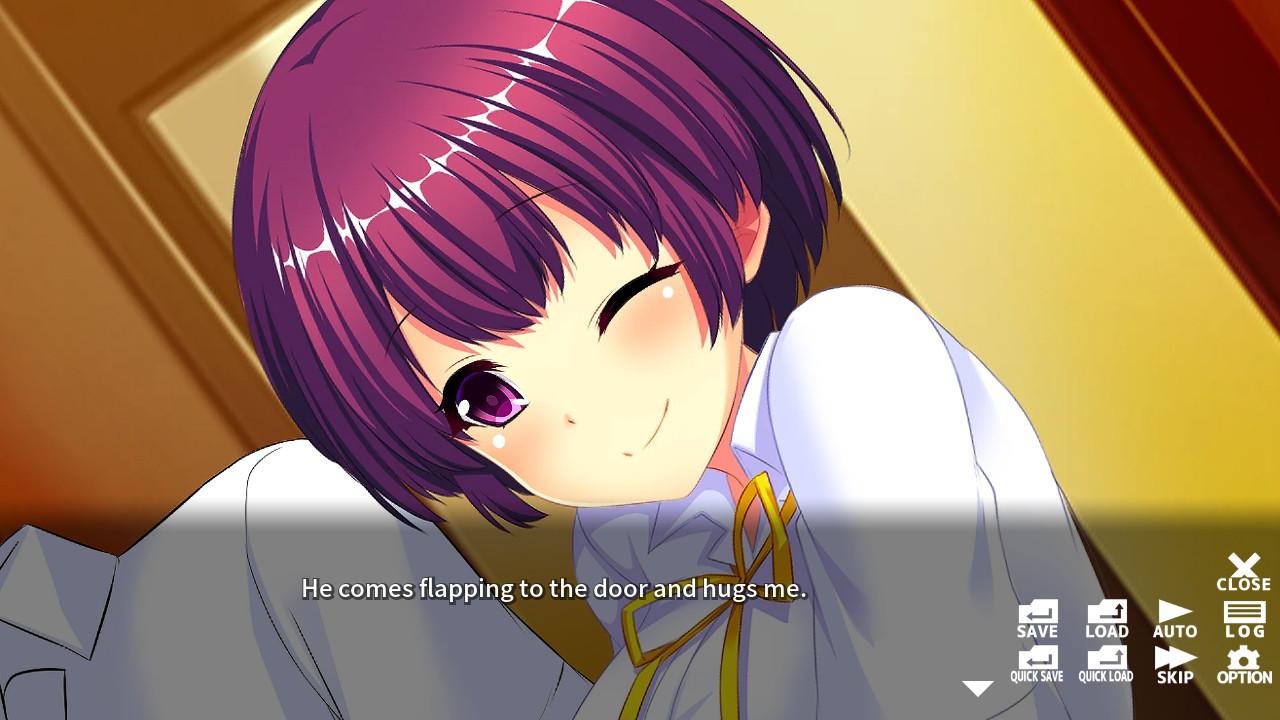Click the blinking continue triangle

point(977,686)
